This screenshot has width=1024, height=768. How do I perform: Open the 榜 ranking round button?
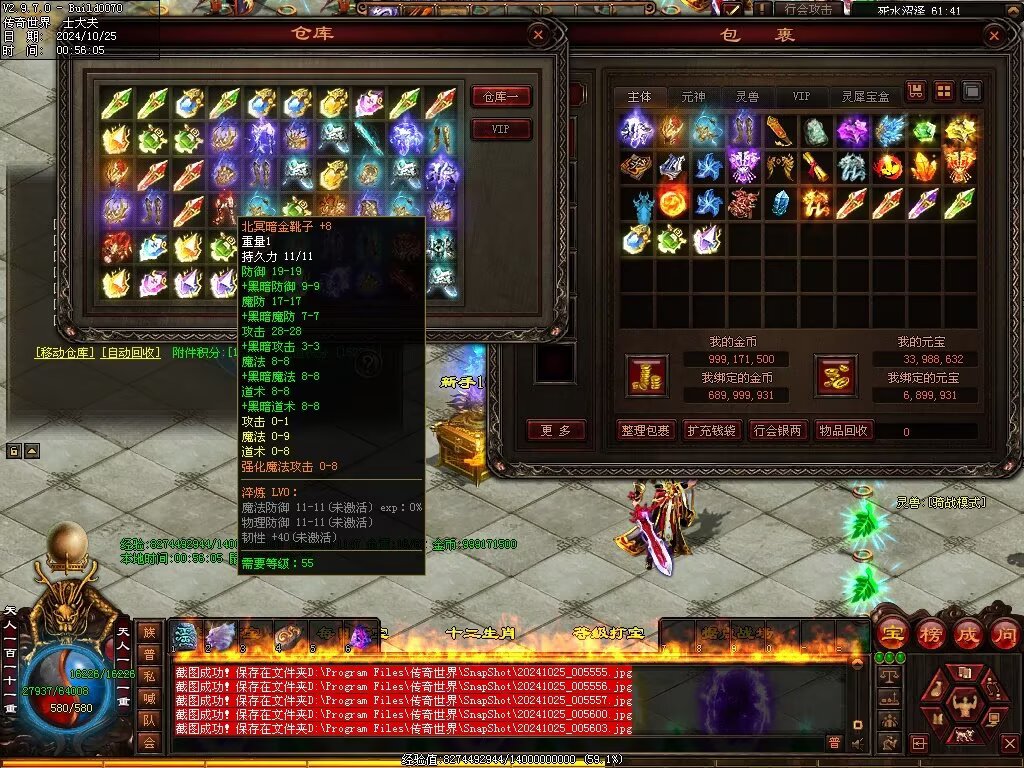click(928, 634)
